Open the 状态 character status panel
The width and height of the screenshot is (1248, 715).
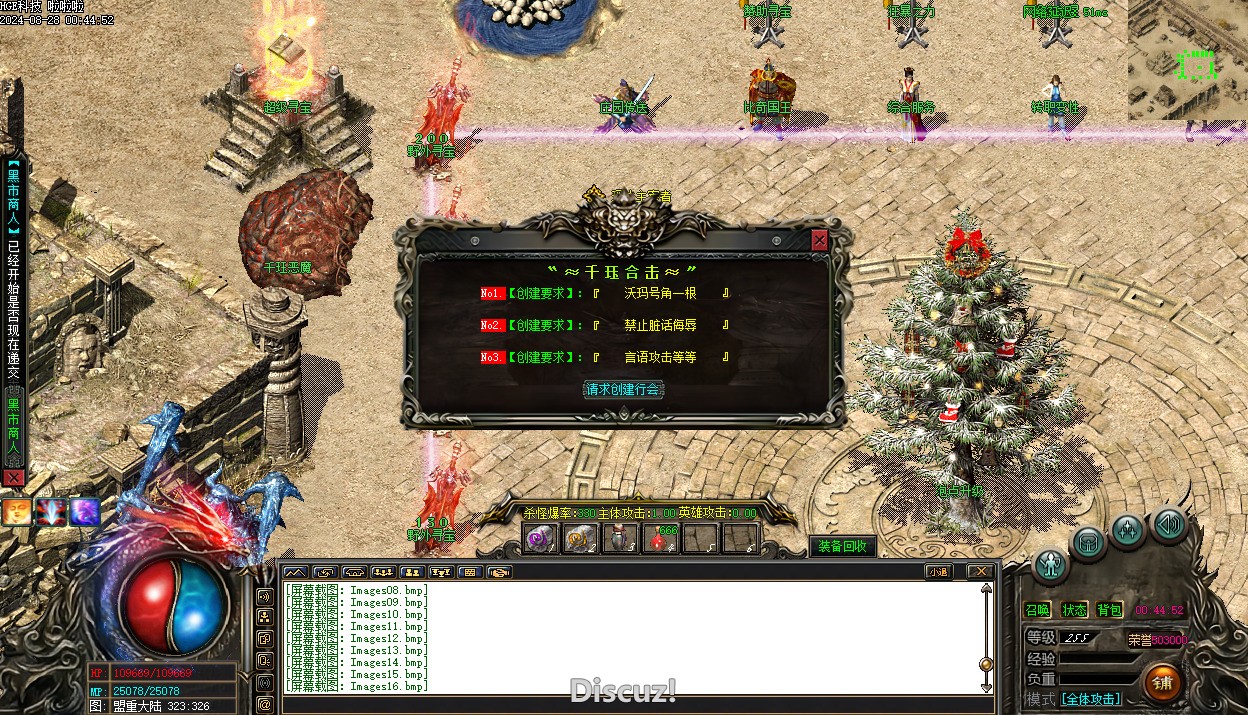1074,610
